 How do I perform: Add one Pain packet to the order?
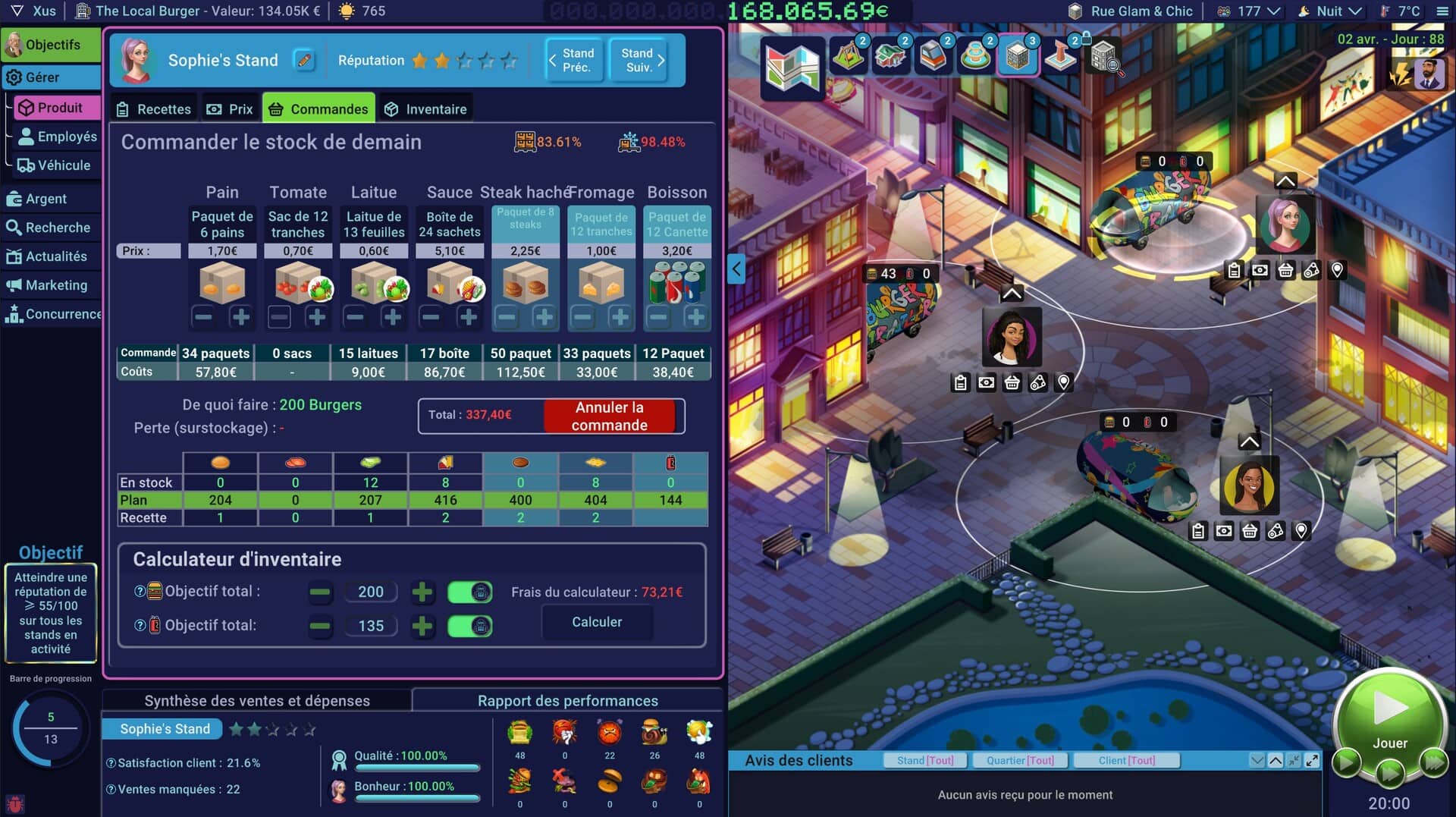click(x=241, y=317)
